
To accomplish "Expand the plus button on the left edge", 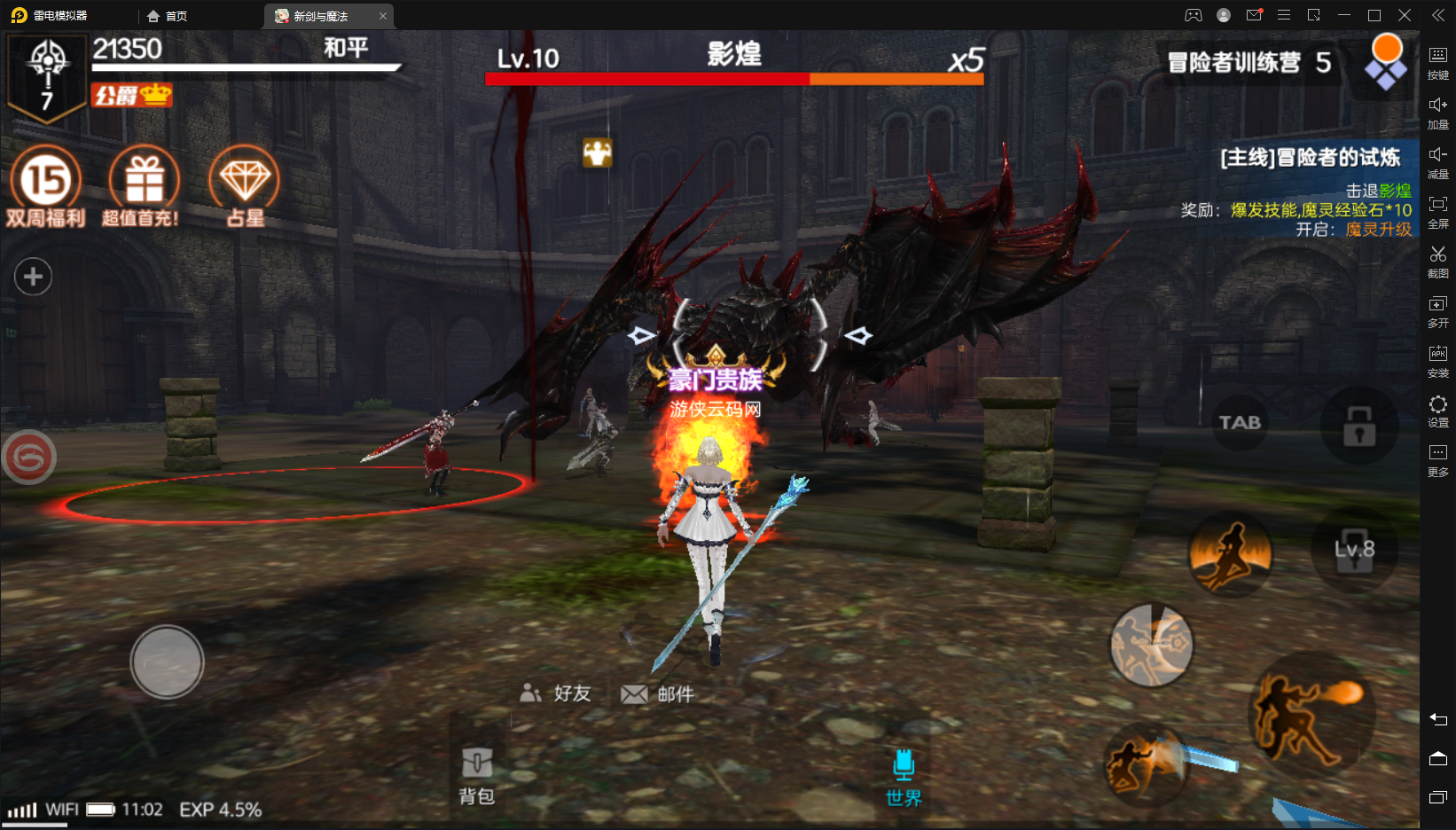I will click(x=33, y=277).
